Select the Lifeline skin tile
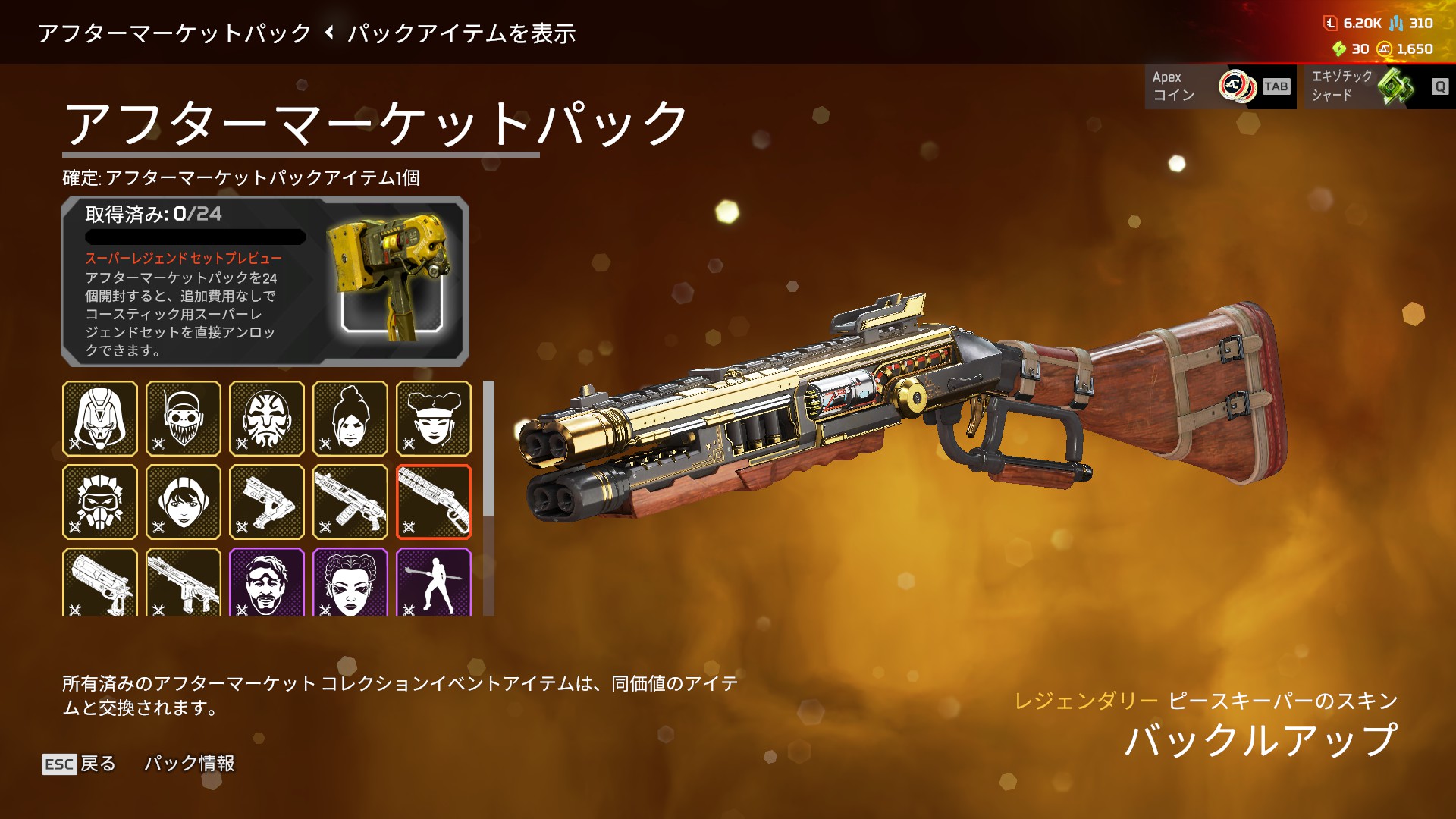The width and height of the screenshot is (1456, 819). (434, 419)
